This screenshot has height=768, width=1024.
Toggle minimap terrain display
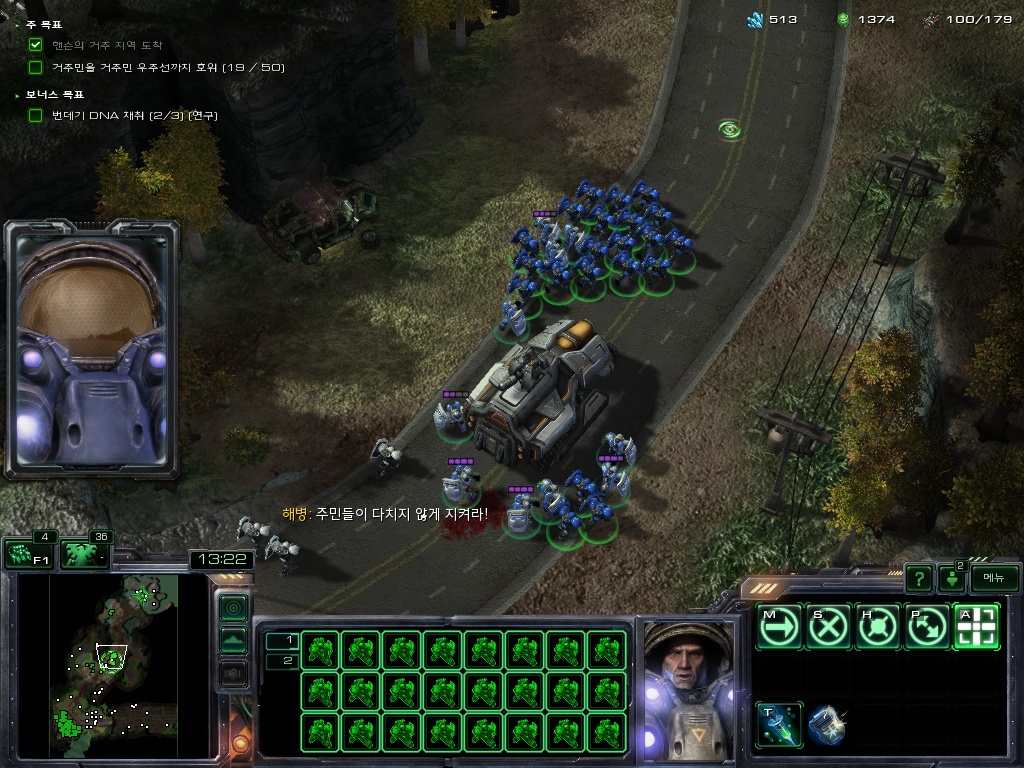[233, 640]
